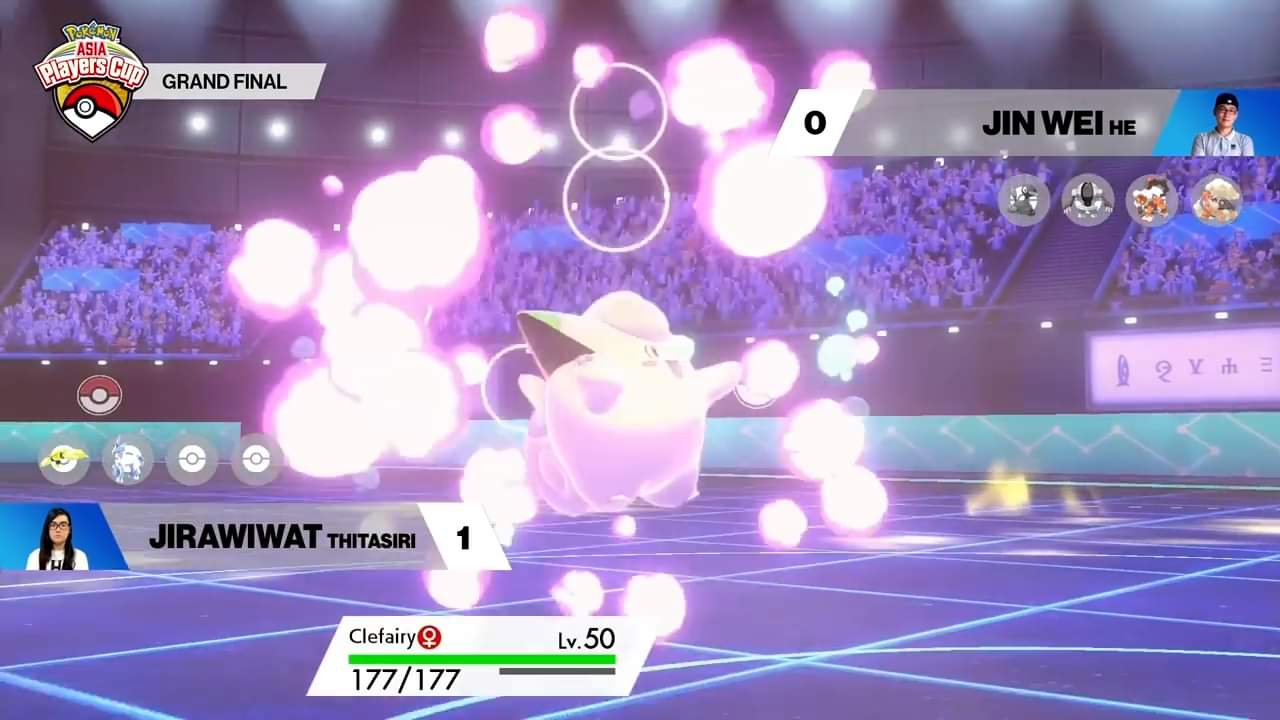Image resolution: width=1280 pixels, height=720 pixels.
Task: Click the JIN WEI HE name plate
Action: point(1060,123)
